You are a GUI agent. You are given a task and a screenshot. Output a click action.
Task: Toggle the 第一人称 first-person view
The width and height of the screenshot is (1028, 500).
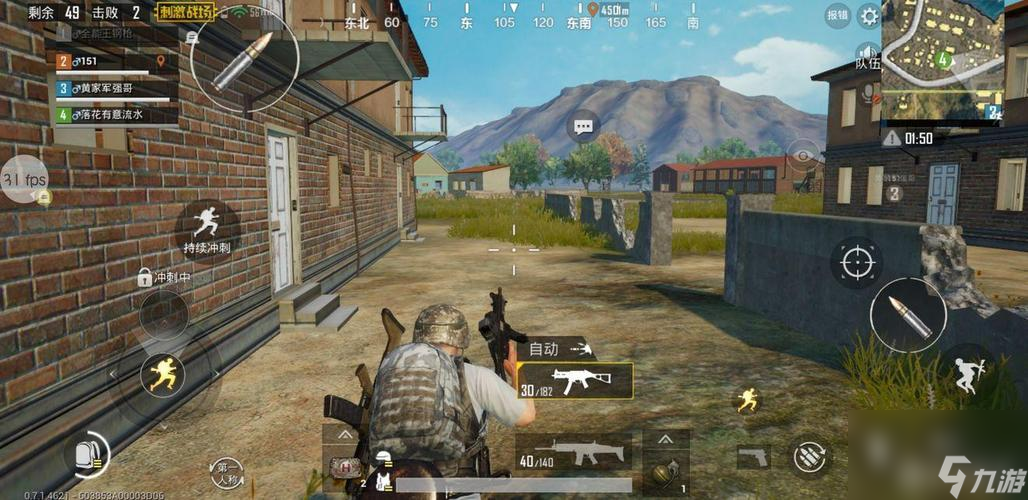(x=229, y=470)
